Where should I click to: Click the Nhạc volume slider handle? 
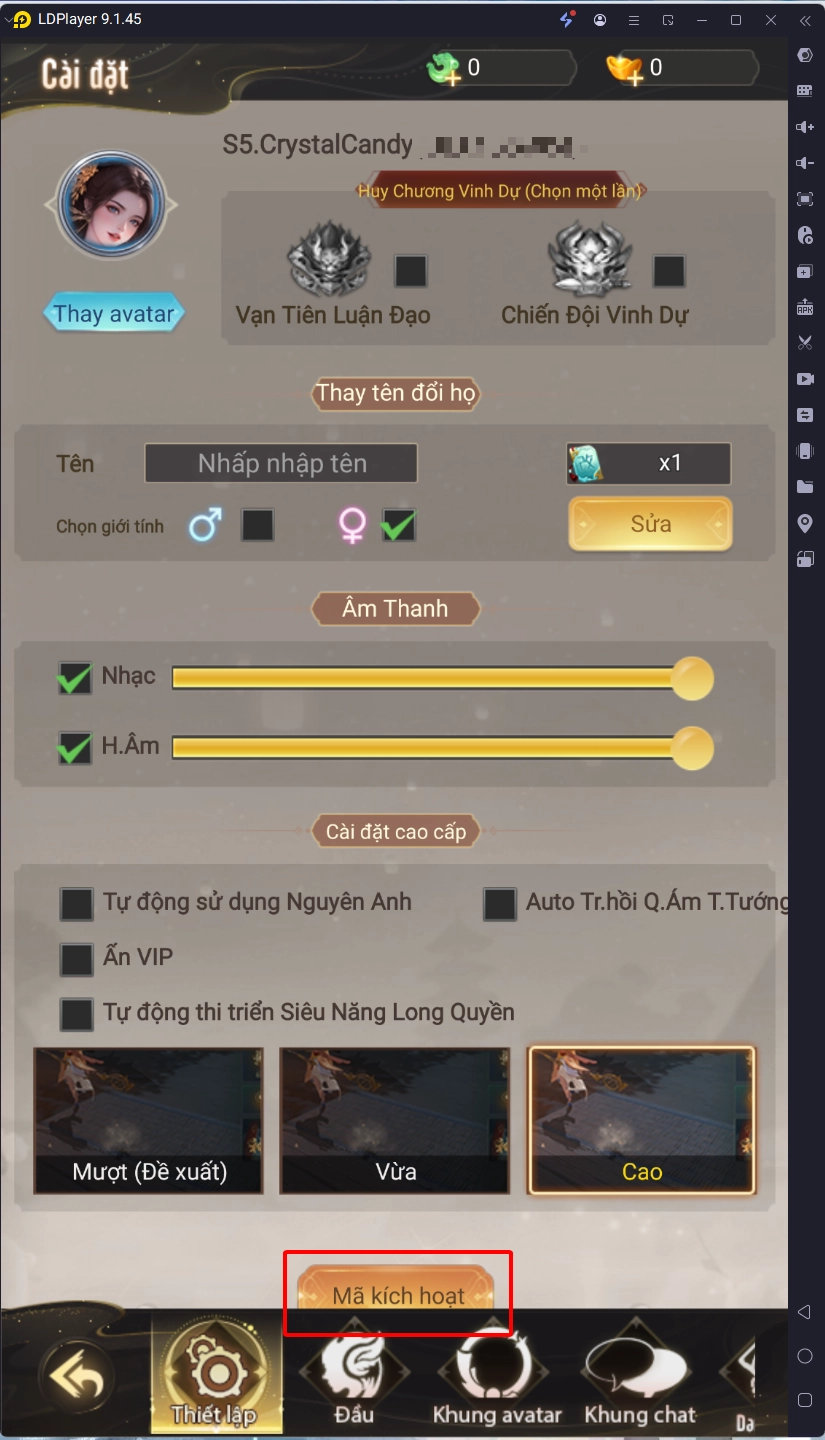[691, 679]
